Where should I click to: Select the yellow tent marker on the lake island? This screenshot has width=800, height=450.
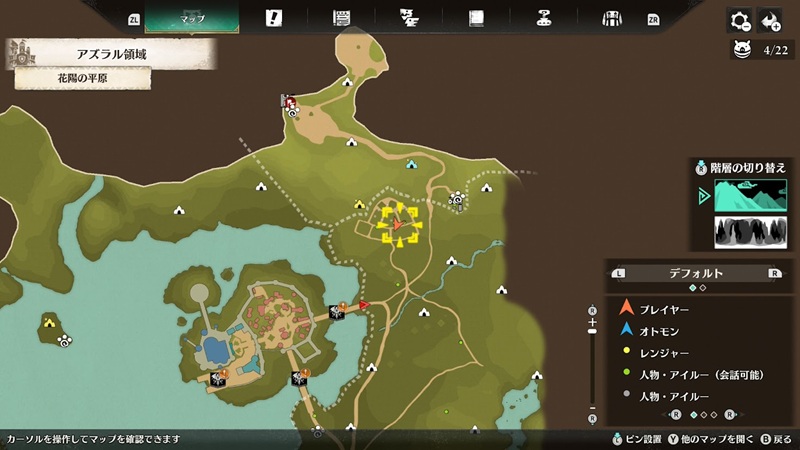click(x=49, y=322)
